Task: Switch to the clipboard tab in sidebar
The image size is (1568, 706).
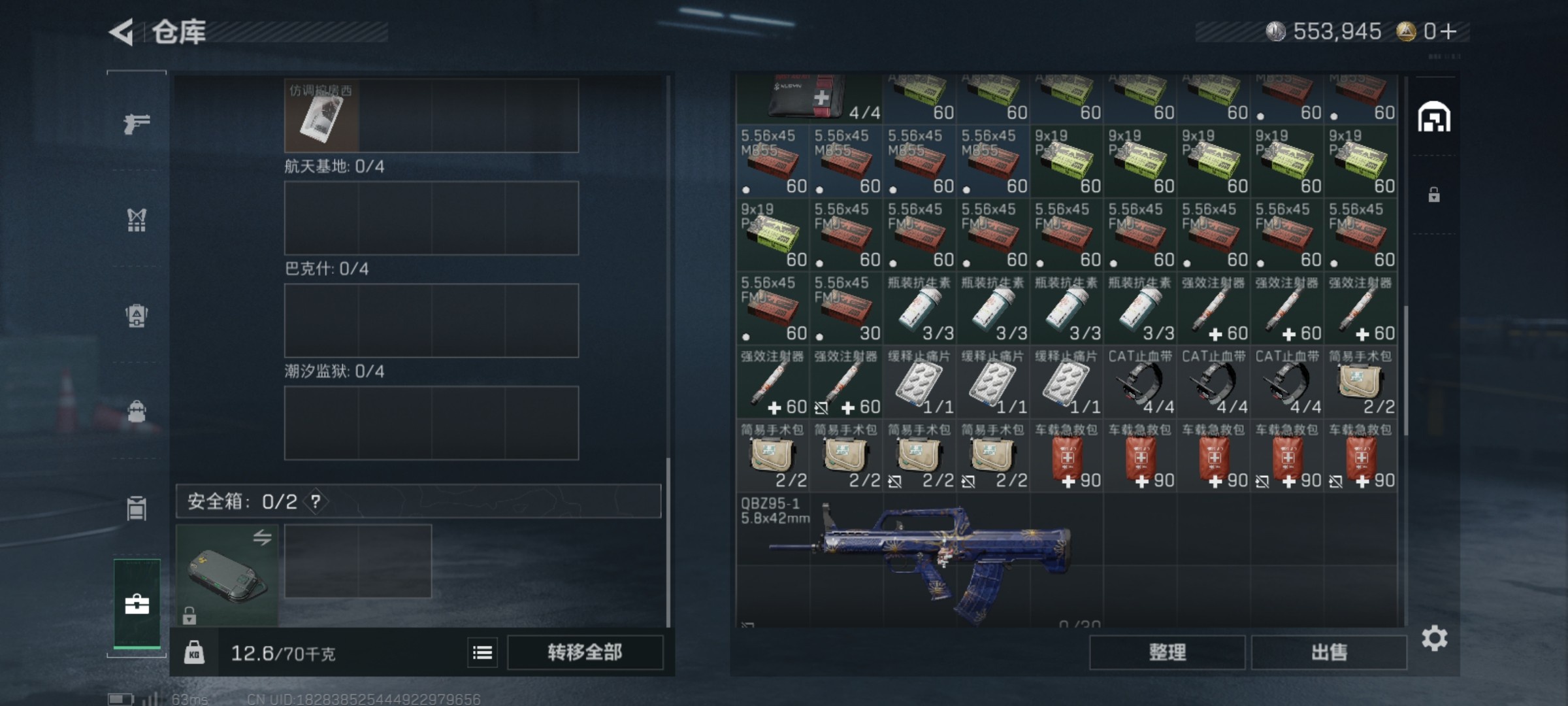Action: click(137, 508)
